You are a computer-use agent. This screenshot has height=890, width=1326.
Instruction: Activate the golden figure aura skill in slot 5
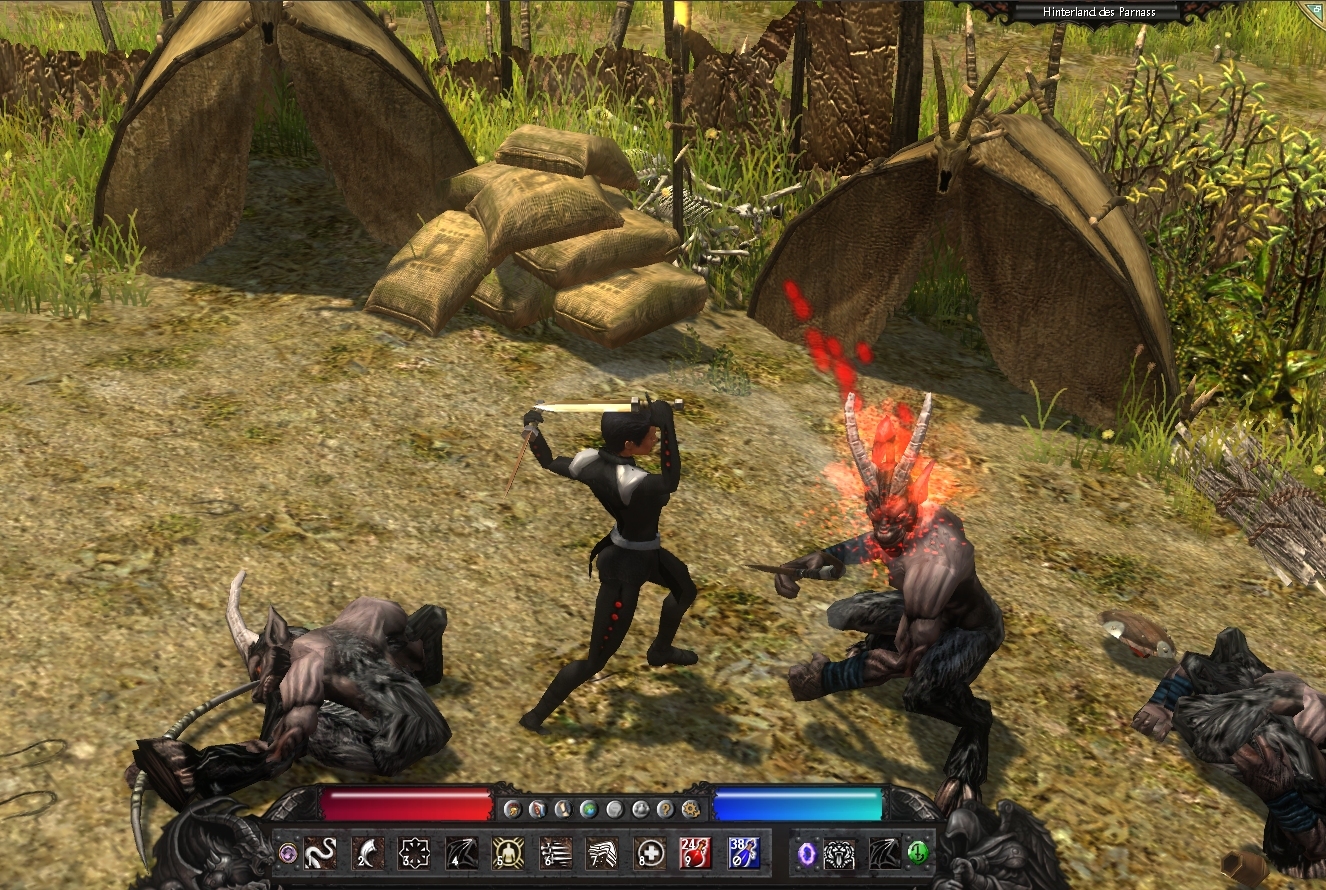click(508, 853)
